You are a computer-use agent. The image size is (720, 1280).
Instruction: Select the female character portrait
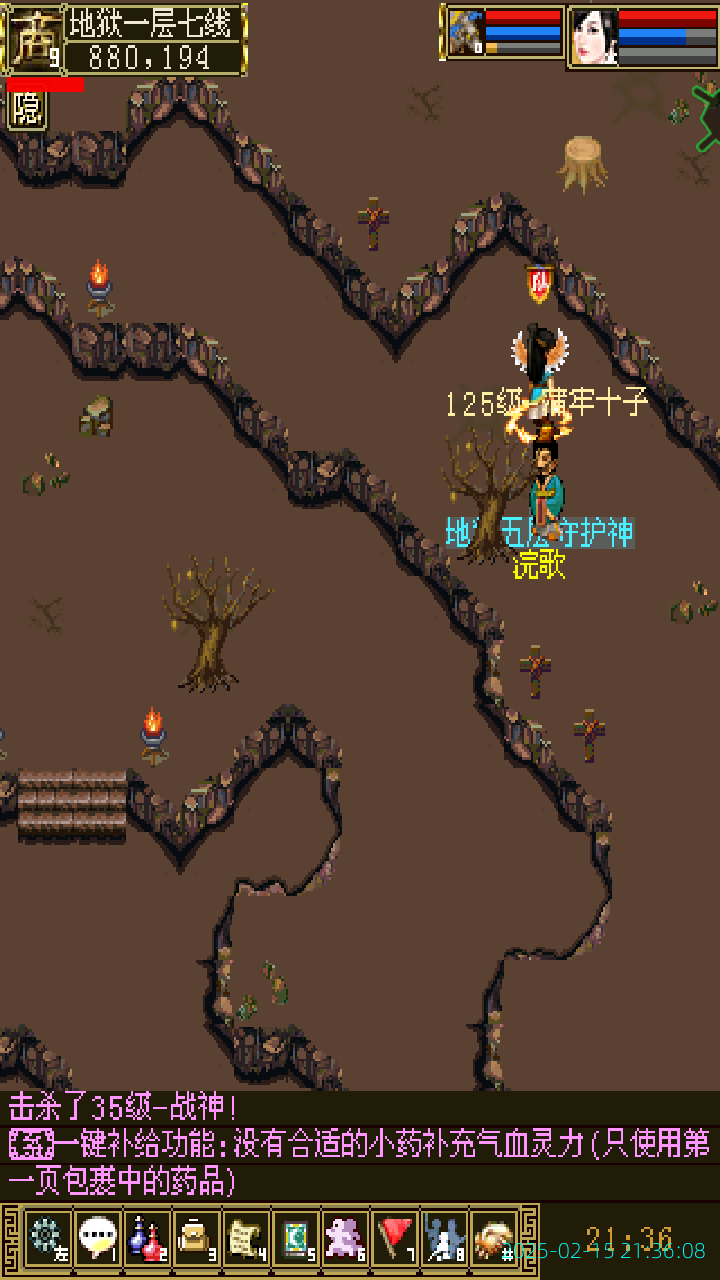(x=594, y=37)
